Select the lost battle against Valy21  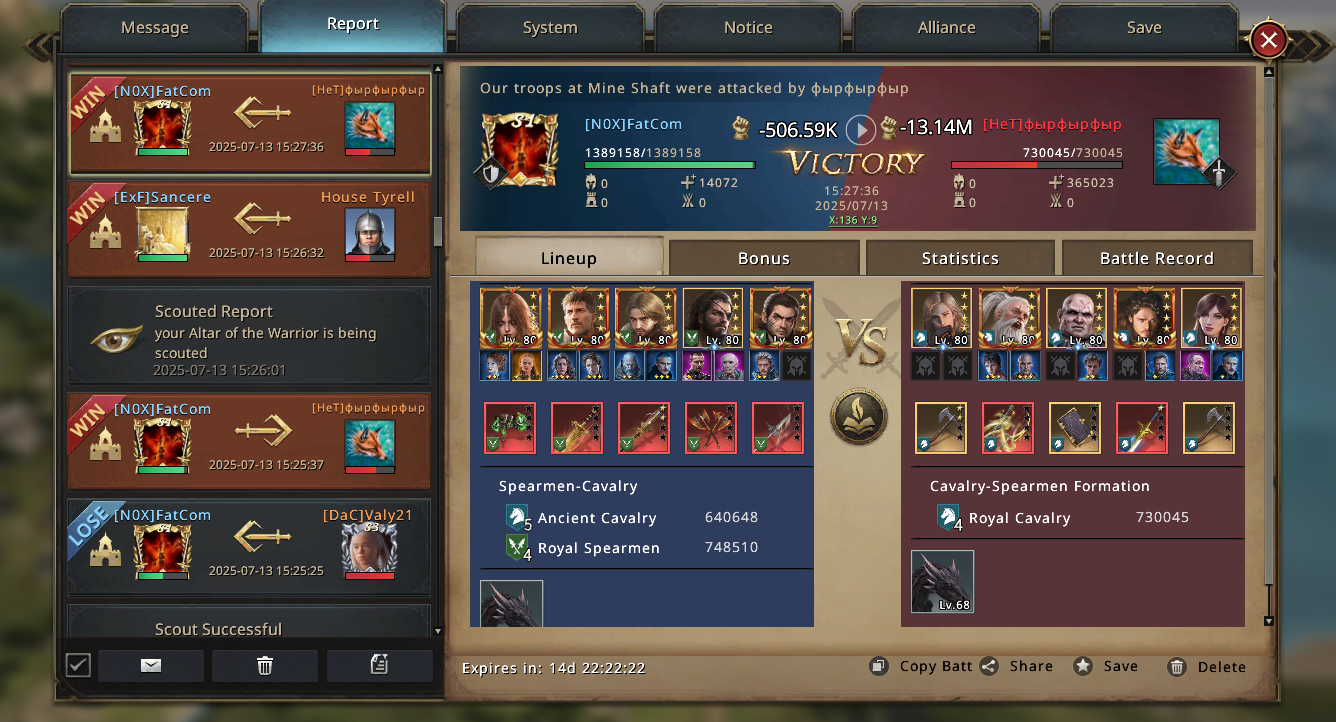pos(249,547)
